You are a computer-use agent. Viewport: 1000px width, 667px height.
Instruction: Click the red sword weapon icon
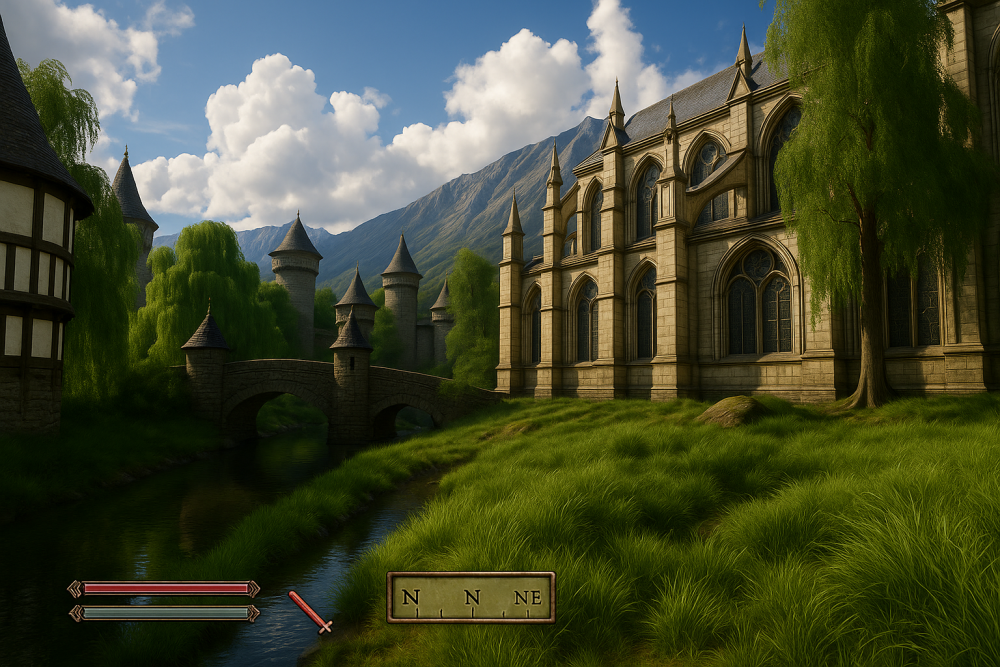click(310, 612)
